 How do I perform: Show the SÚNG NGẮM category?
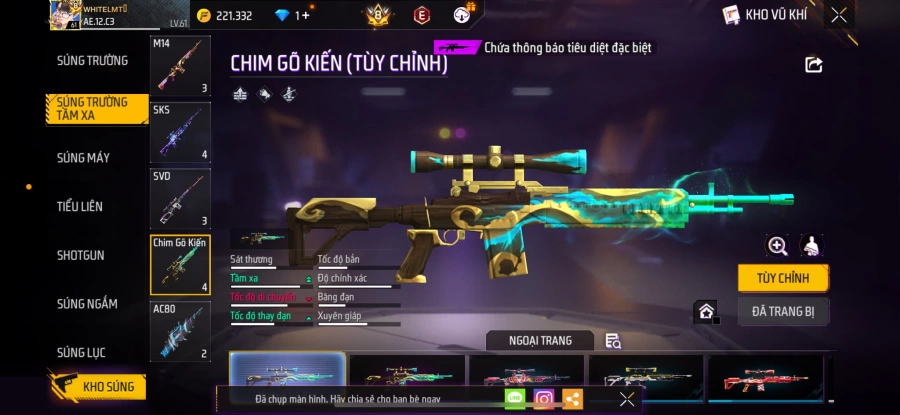[x=87, y=304]
